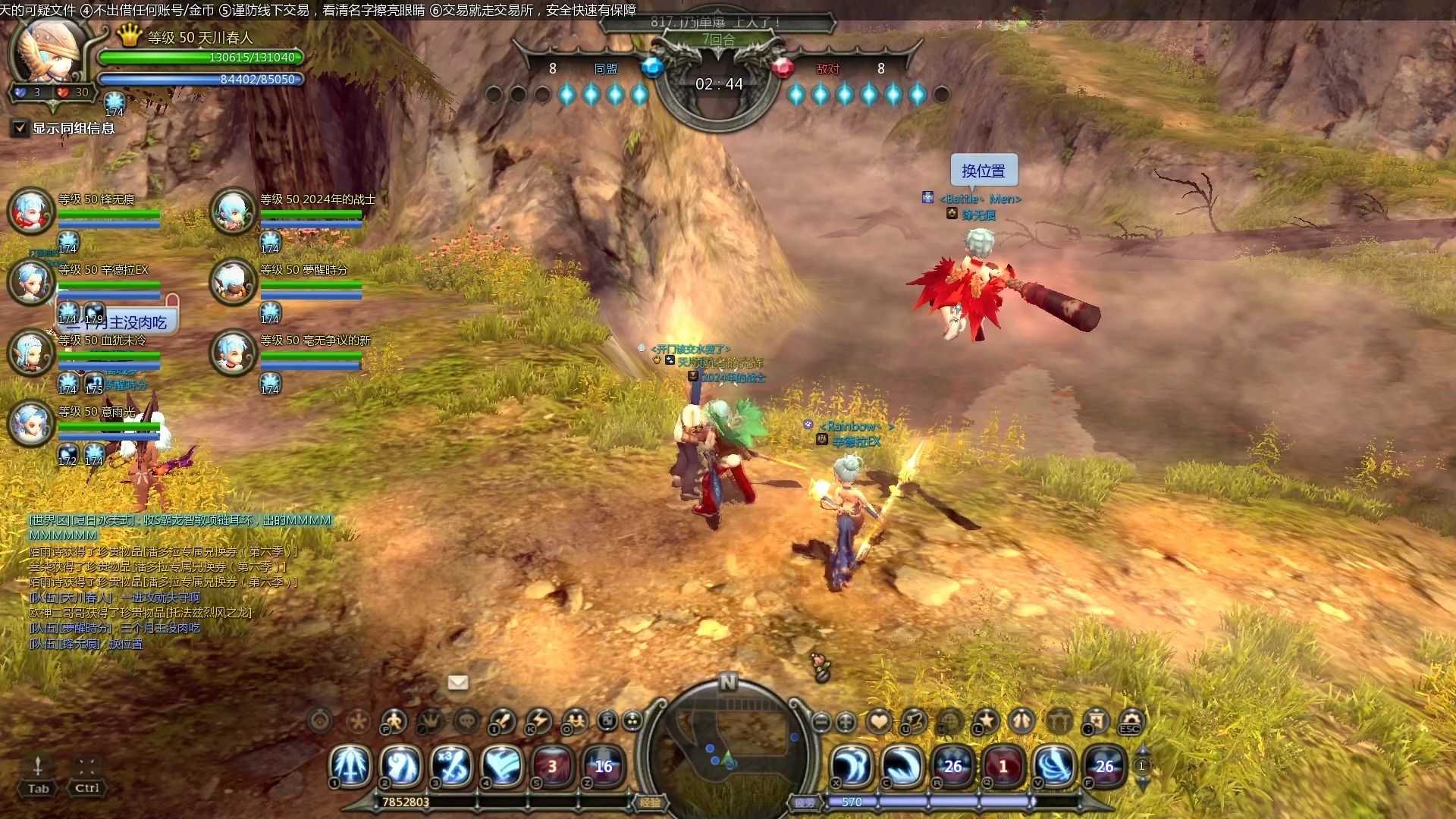
Task: Open the envelope mail notification
Action: (458, 682)
